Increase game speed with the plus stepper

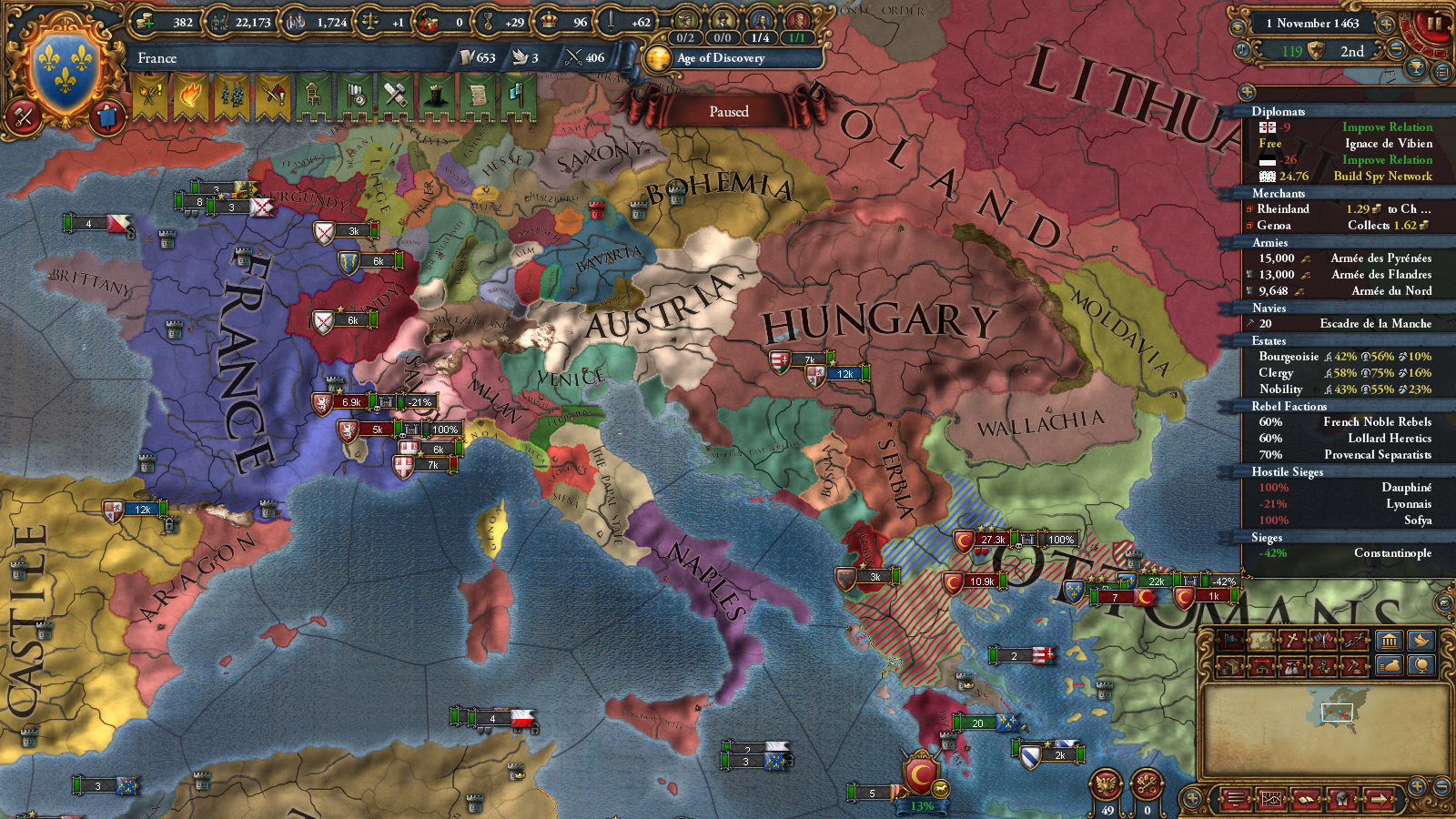coord(1387,24)
